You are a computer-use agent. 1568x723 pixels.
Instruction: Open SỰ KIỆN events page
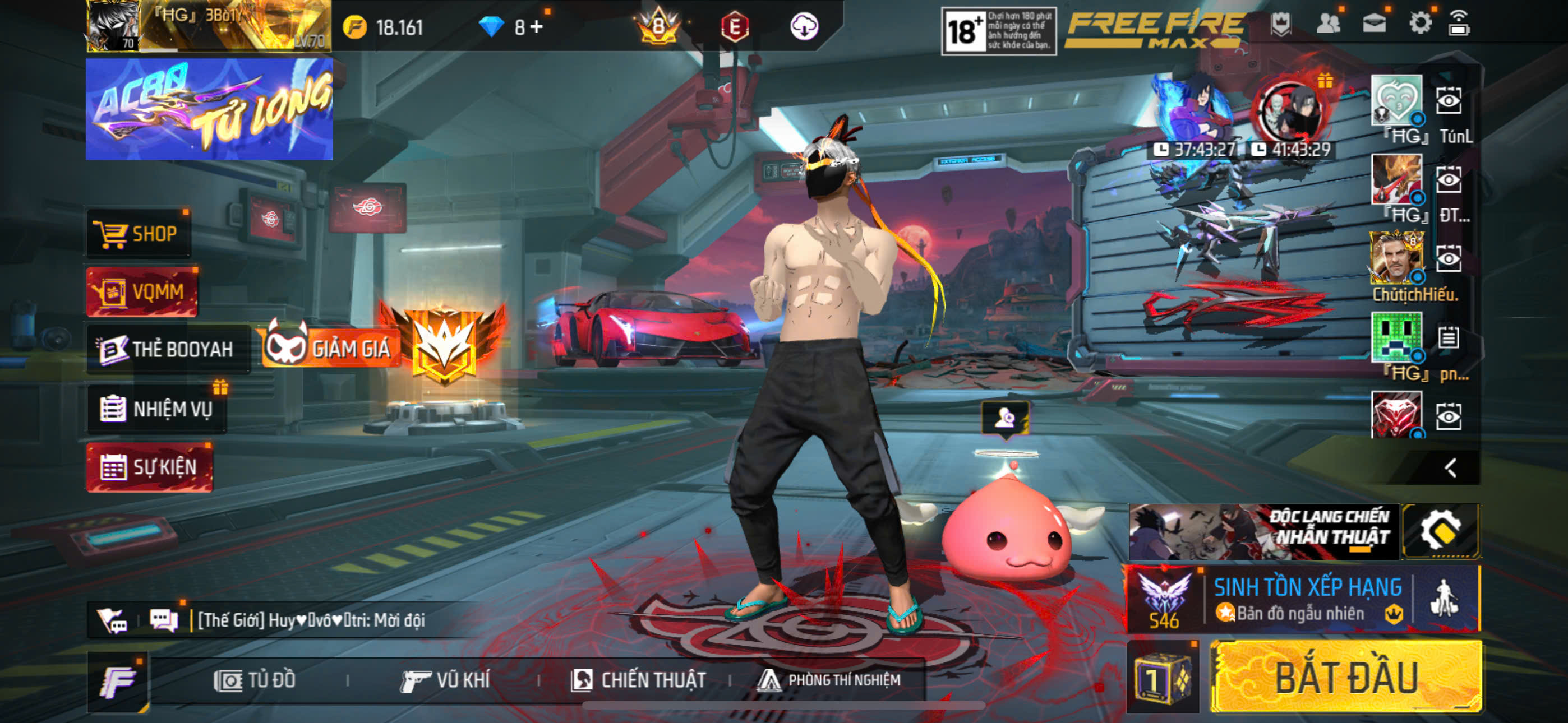pos(150,467)
